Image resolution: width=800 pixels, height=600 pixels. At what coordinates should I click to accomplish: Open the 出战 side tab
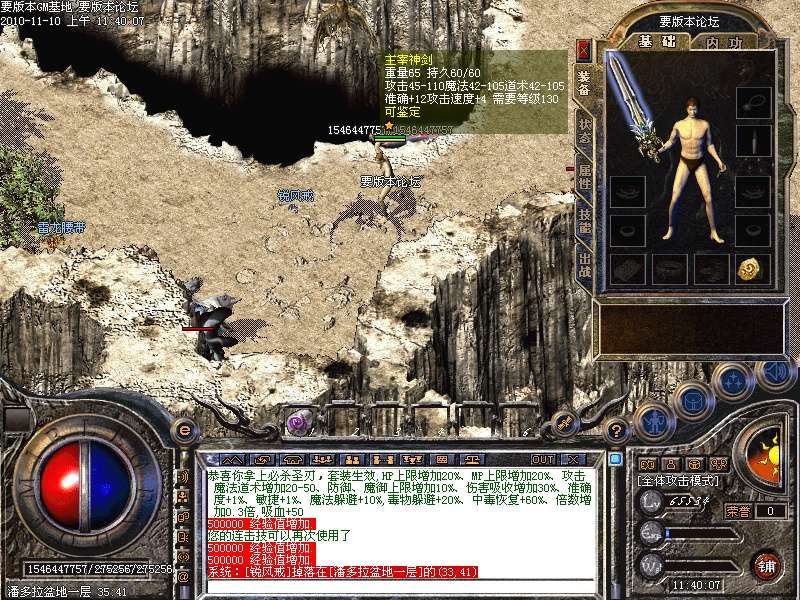[584, 264]
